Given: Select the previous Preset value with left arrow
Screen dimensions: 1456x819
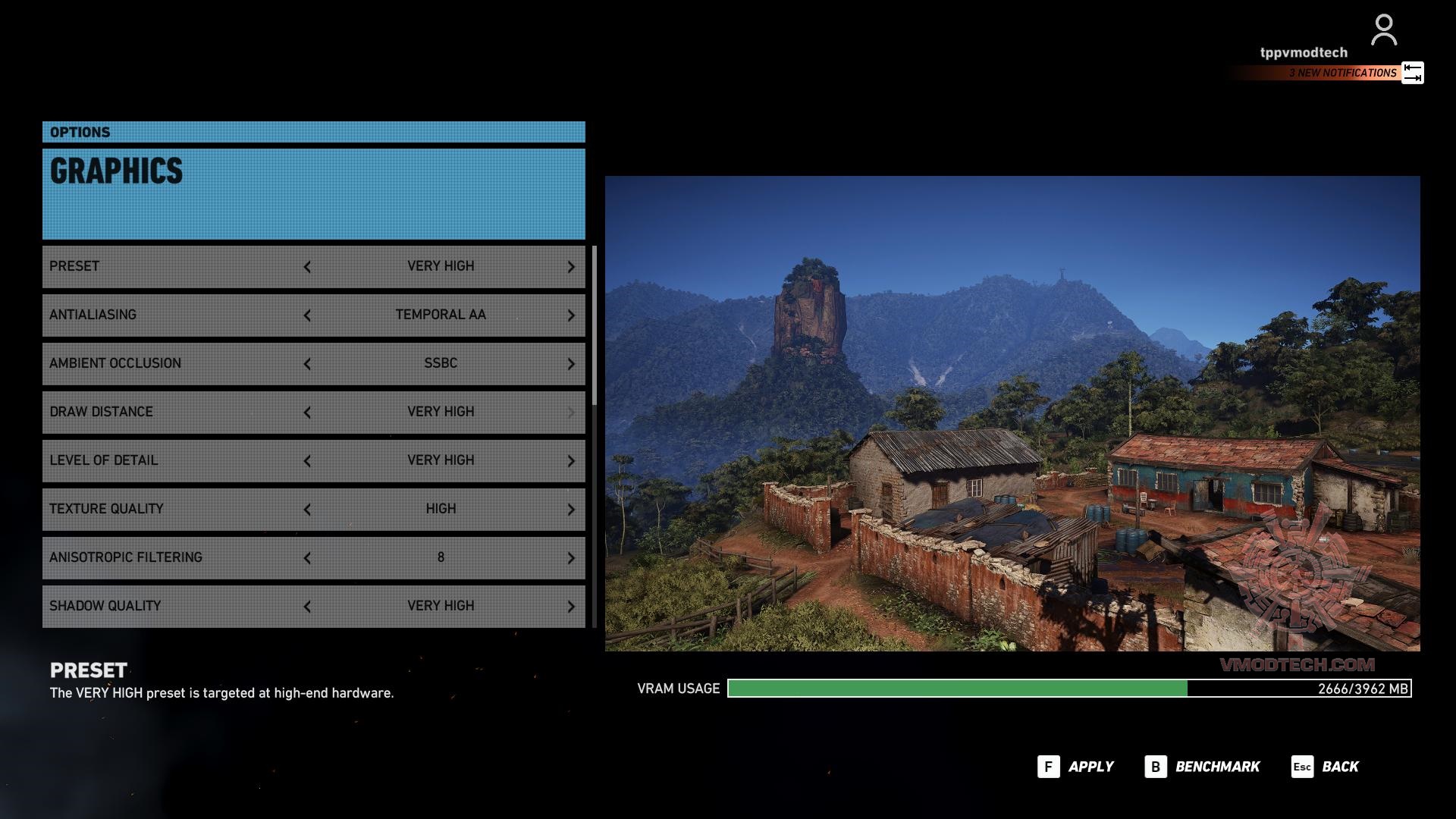Looking at the screenshot, I should pyautogui.click(x=307, y=267).
